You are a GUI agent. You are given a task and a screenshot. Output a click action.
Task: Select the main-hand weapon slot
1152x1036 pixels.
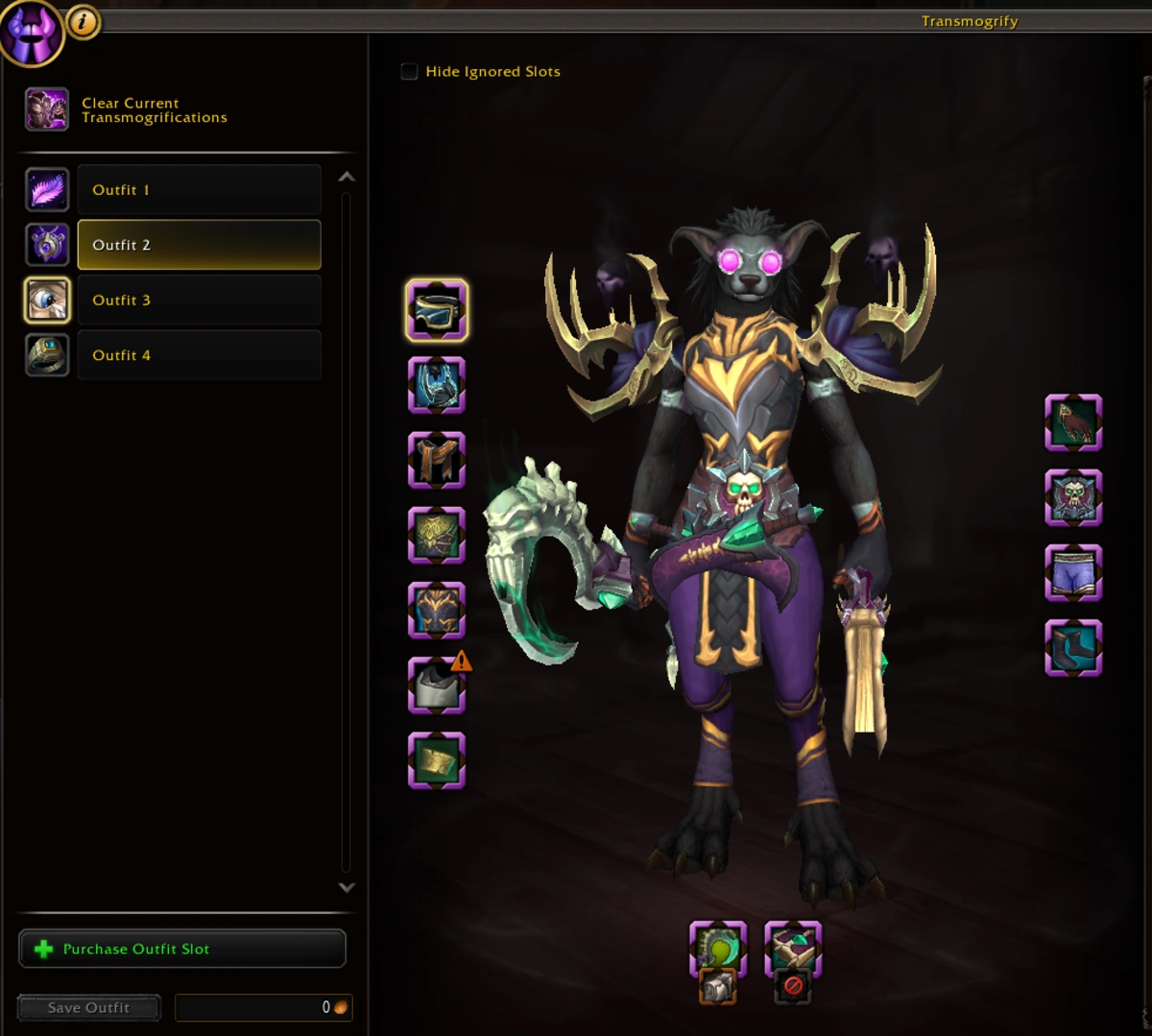718,949
